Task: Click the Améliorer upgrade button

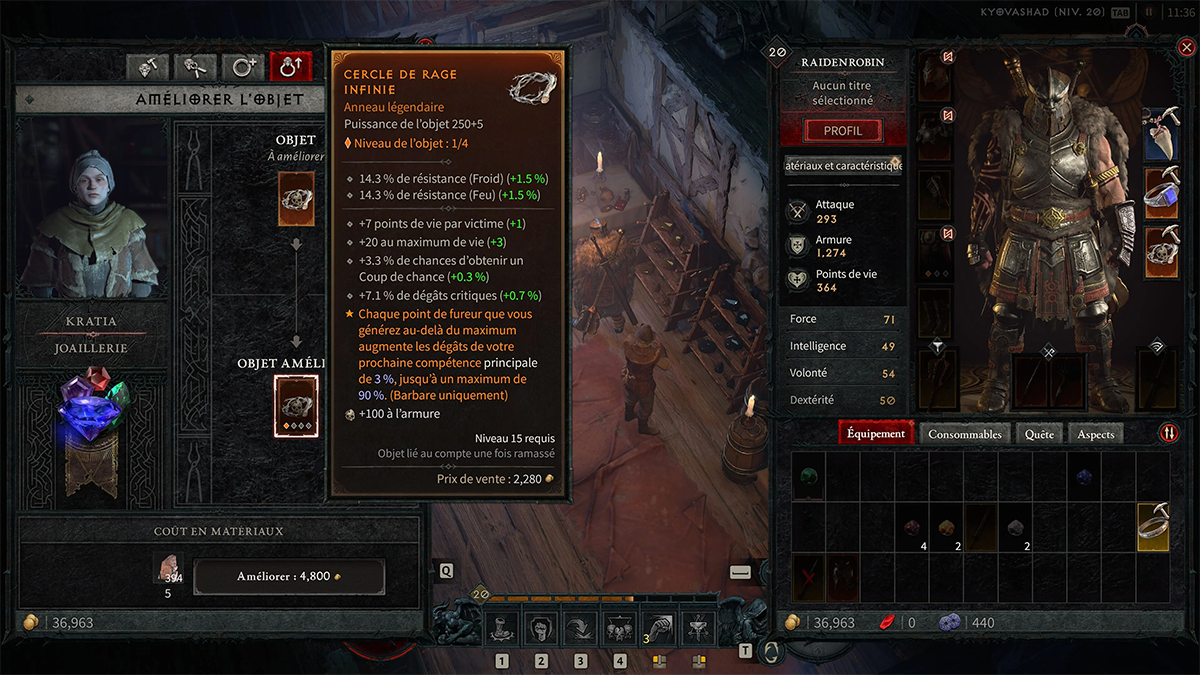Action: click(288, 577)
